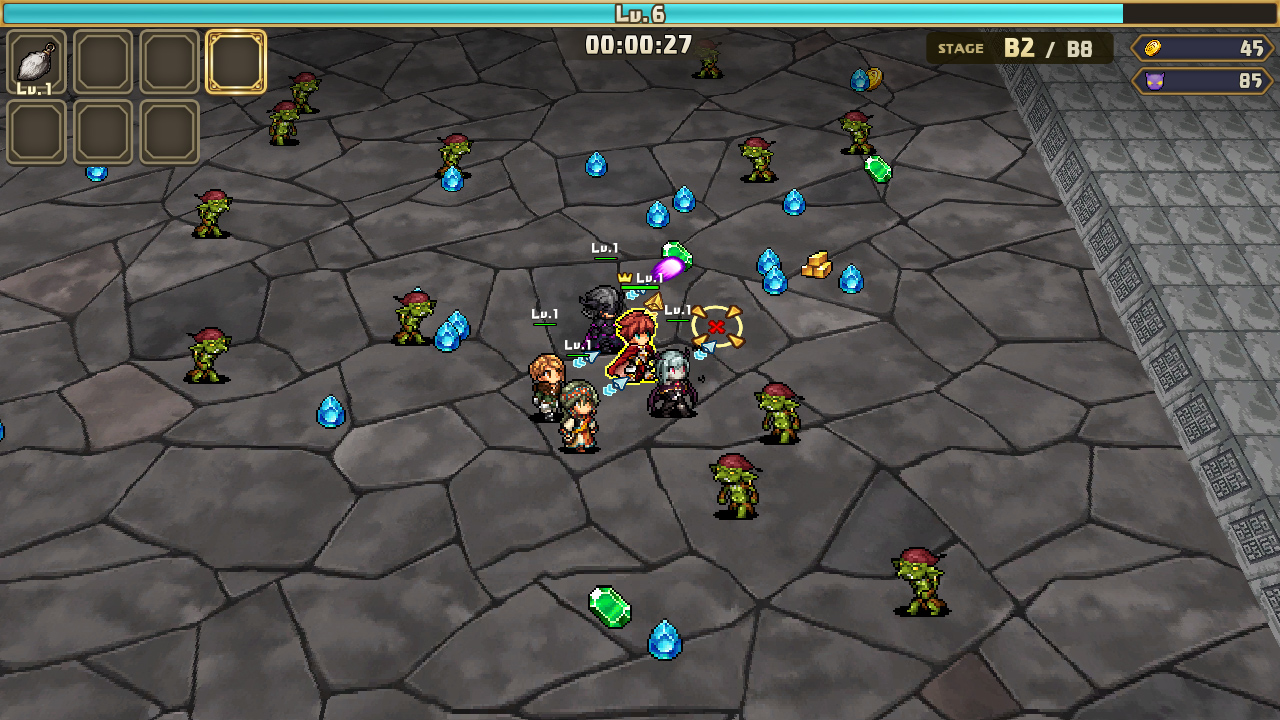
Task: Click the empty slot beside the amulet
Action: (102, 64)
